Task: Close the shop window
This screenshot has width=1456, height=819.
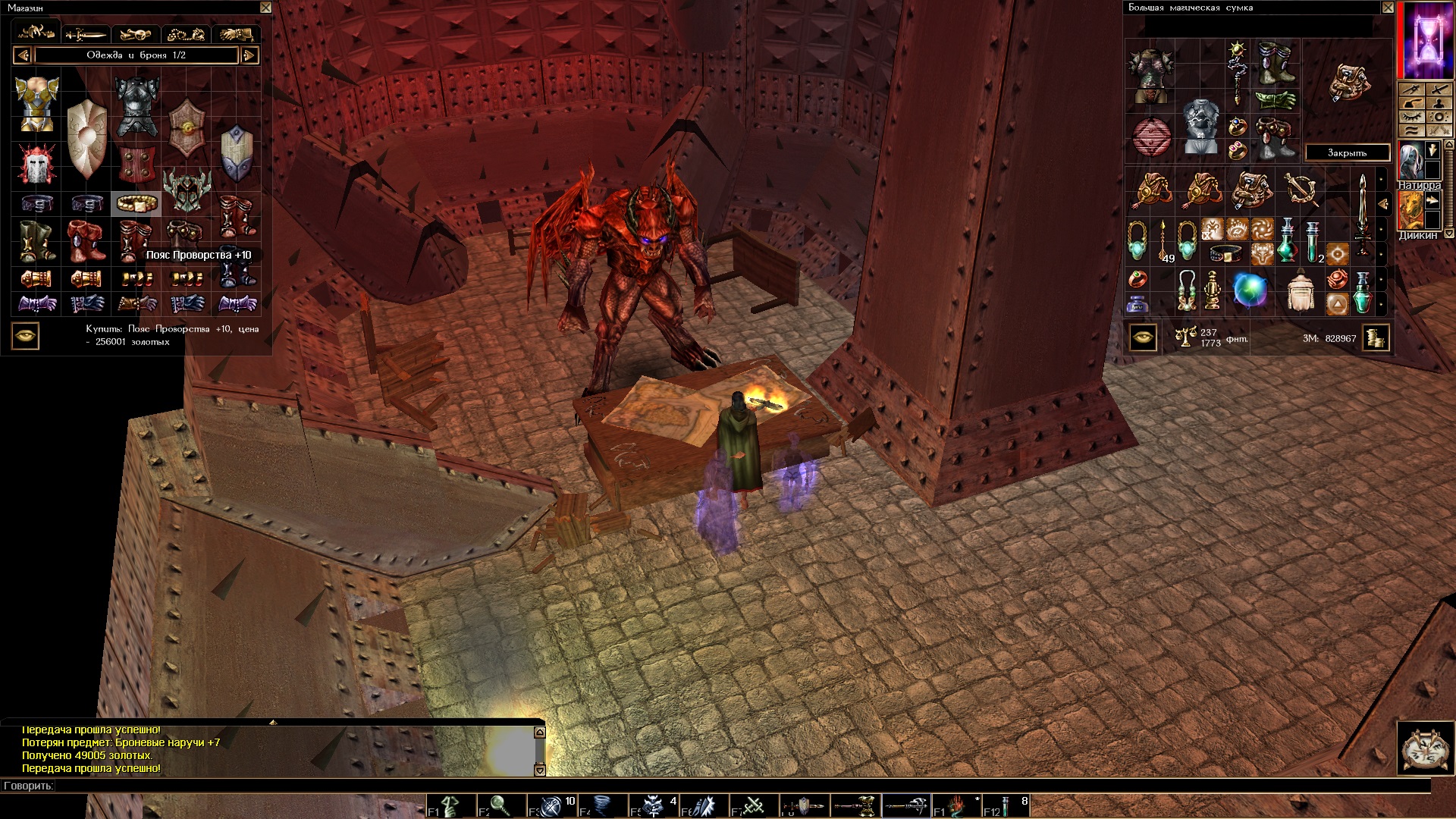Action: click(x=265, y=8)
